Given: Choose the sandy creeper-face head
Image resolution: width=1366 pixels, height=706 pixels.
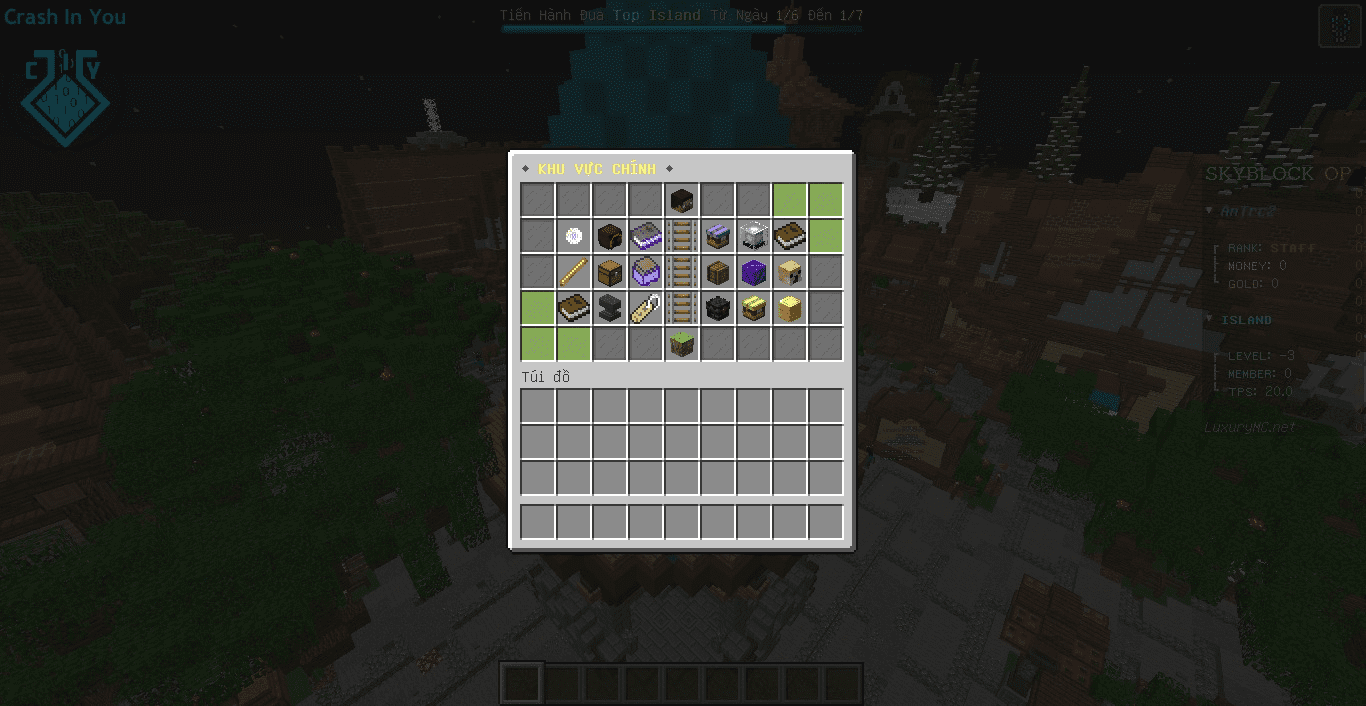Looking at the screenshot, I should click(790, 272).
